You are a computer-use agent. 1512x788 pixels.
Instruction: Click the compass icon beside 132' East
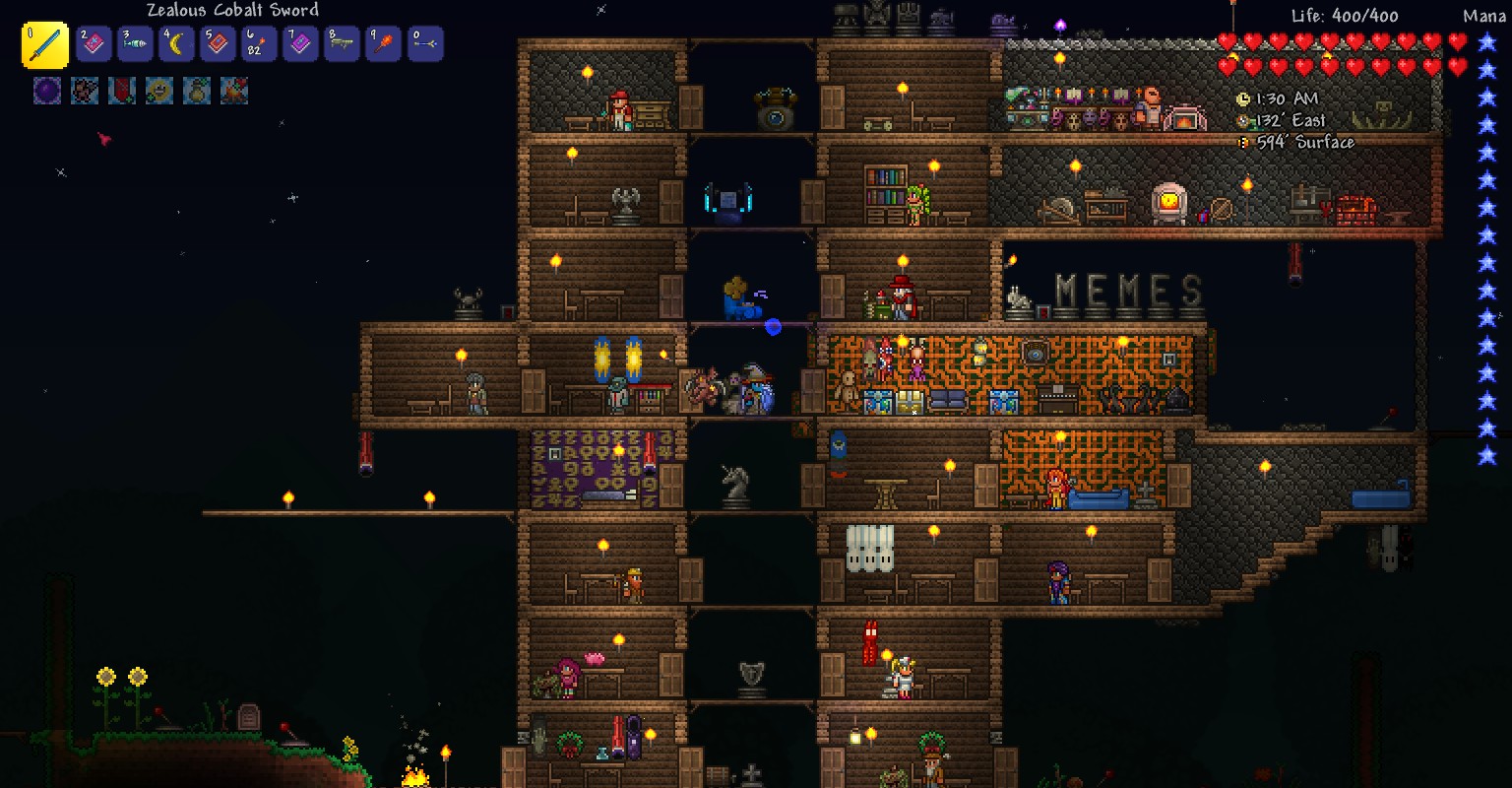coord(1242,120)
